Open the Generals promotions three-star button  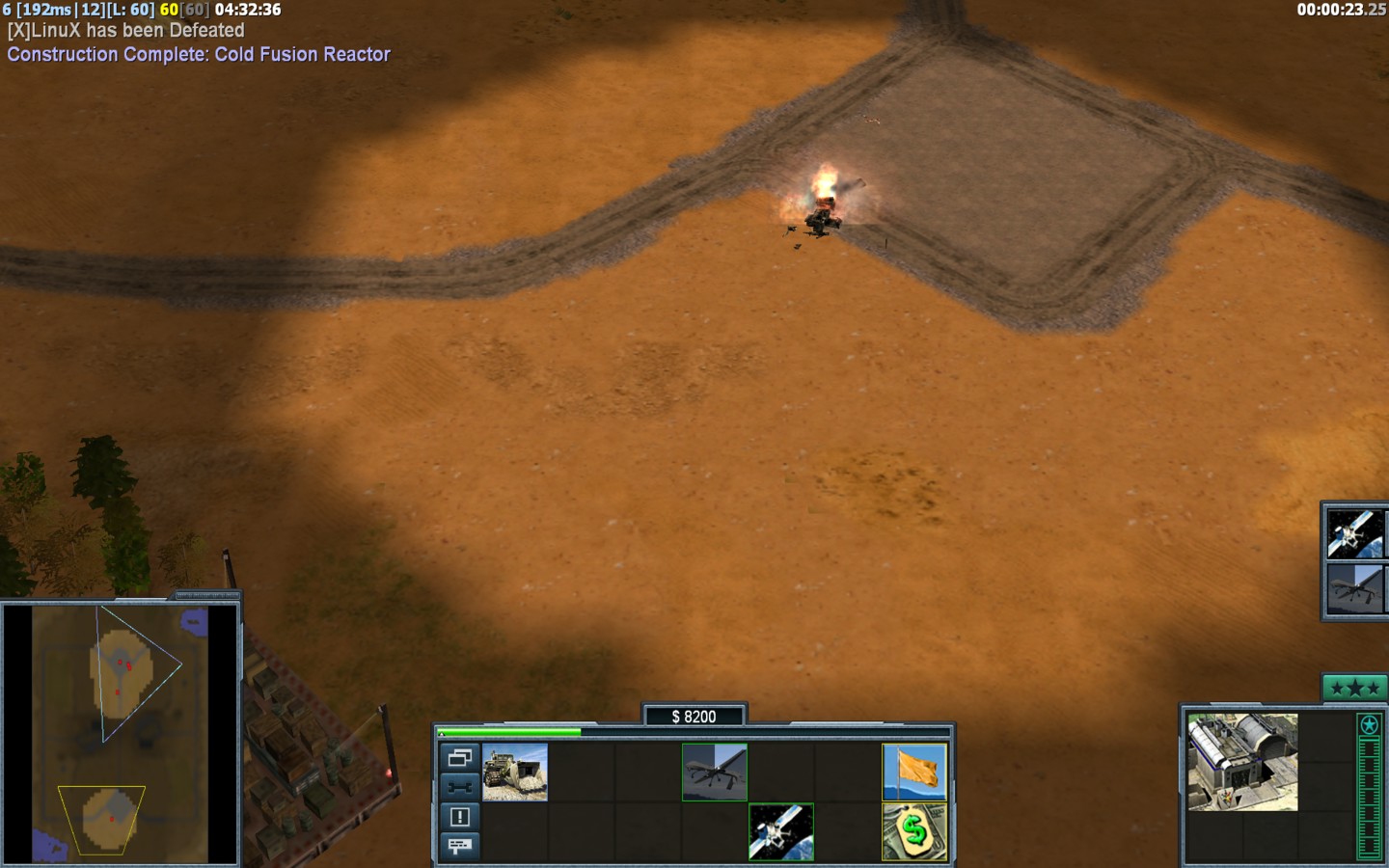(1354, 688)
